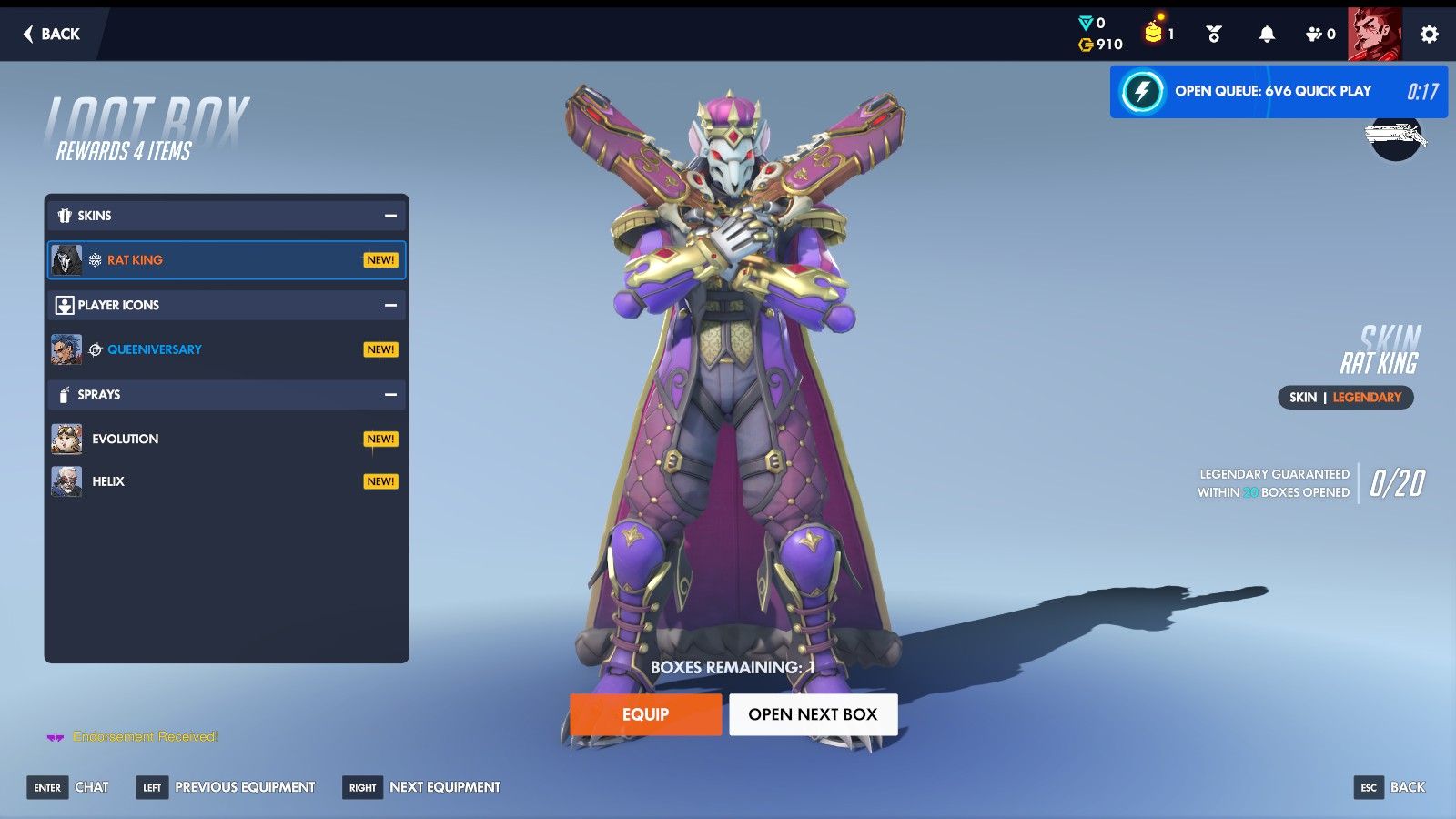Open the player profile portrait
The height and width of the screenshot is (819, 1456).
point(1374,34)
